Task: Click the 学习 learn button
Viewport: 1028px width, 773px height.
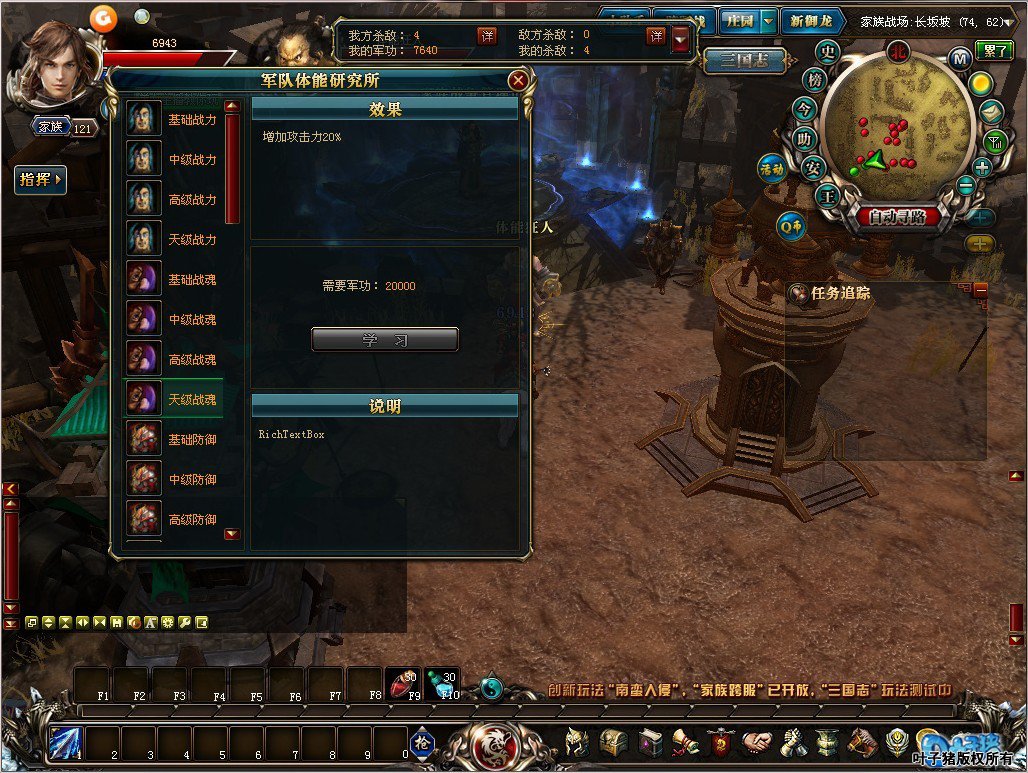Action: tap(385, 340)
